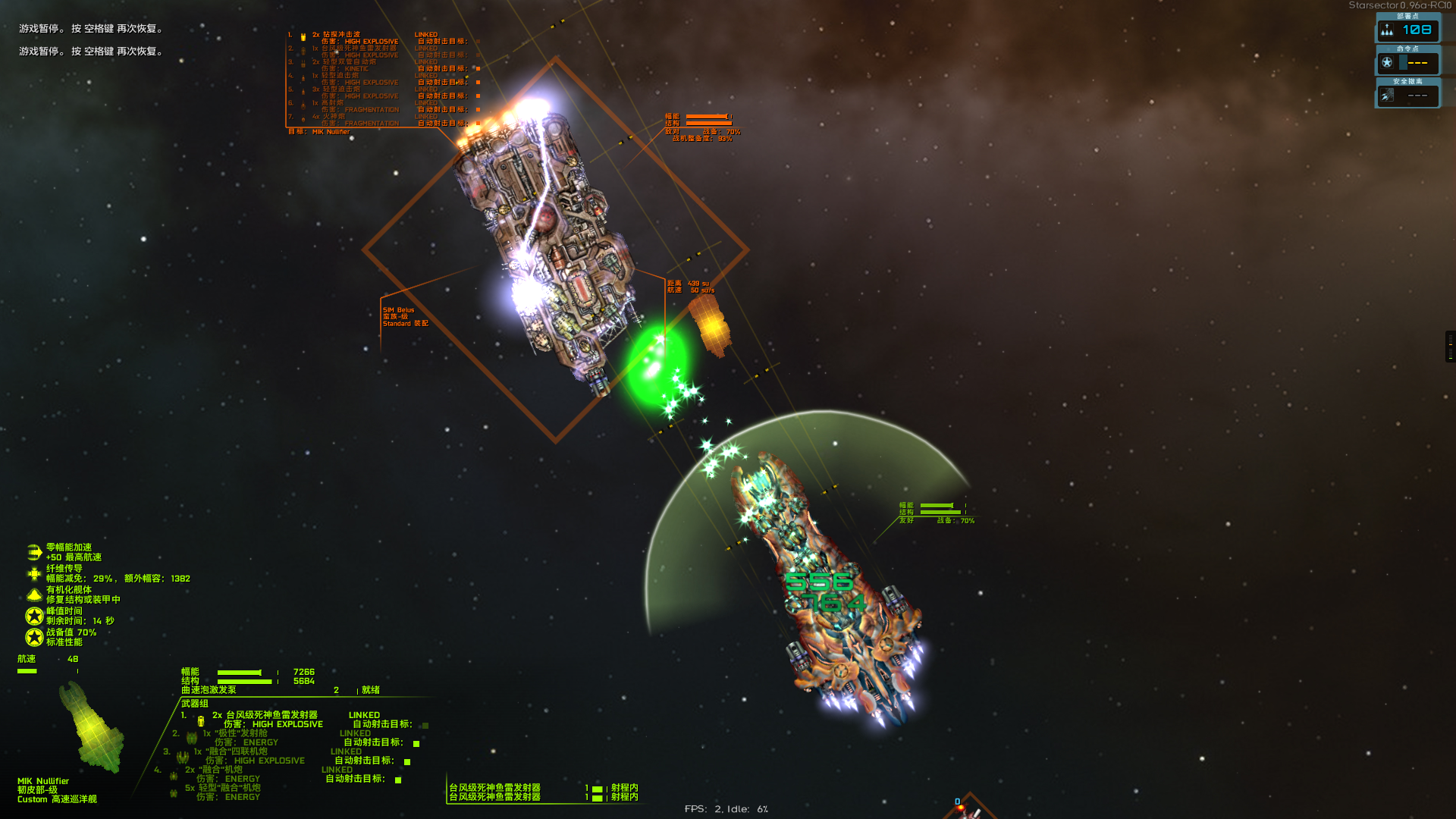Toggle autofire indicator for weapon group 1
Viewport: 1456px width, 819px height.
point(425,726)
